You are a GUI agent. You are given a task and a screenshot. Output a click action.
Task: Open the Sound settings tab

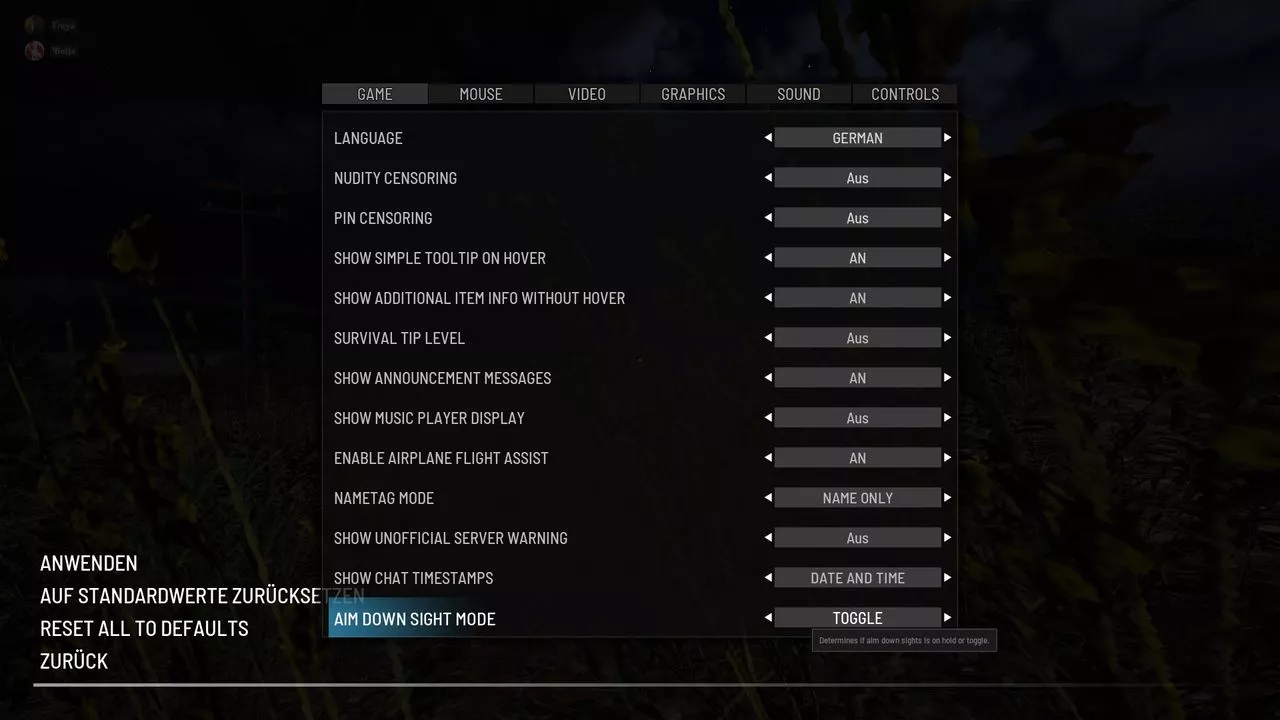[x=799, y=94]
